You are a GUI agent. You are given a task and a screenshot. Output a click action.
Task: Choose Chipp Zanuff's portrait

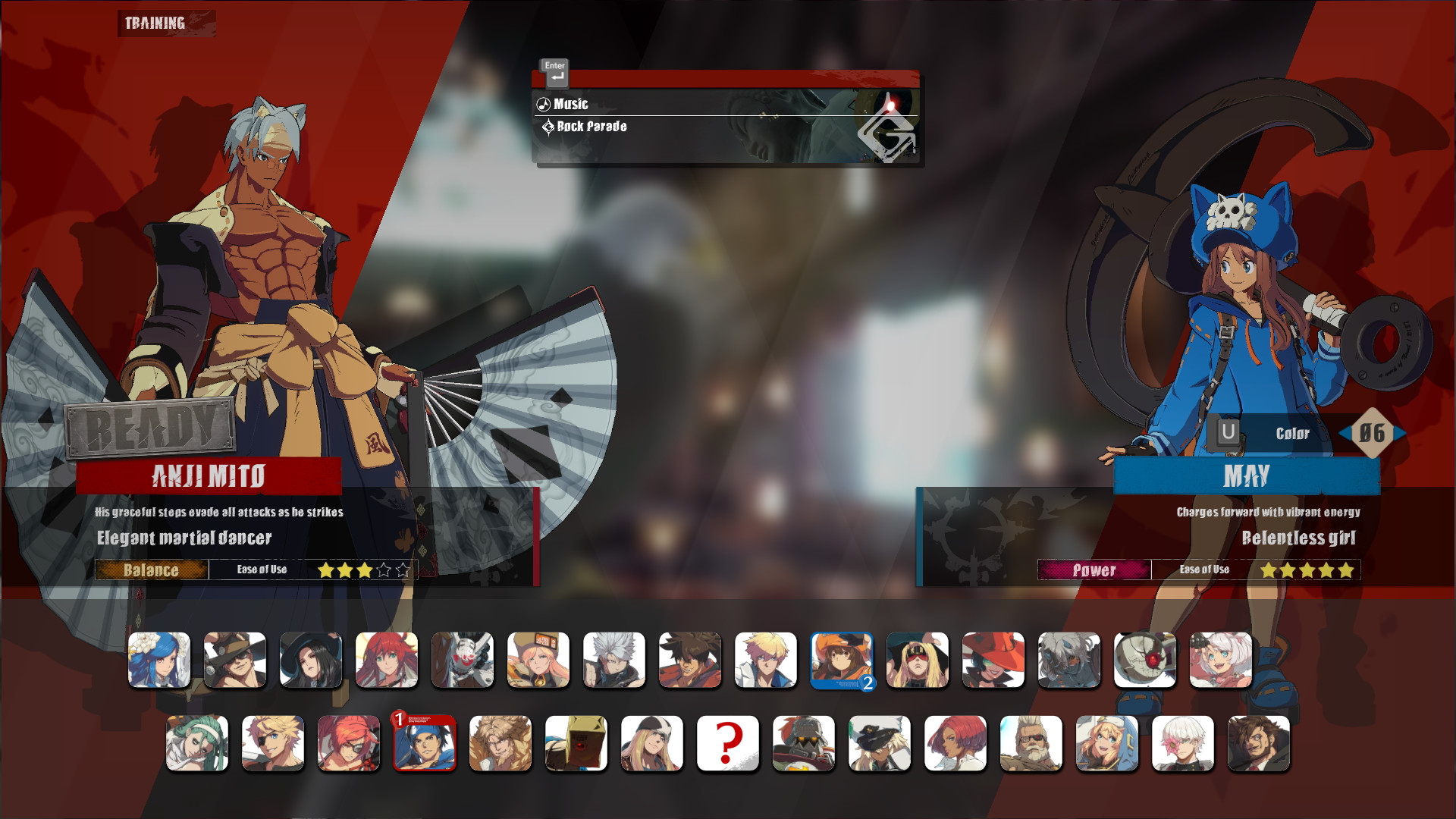(614, 660)
